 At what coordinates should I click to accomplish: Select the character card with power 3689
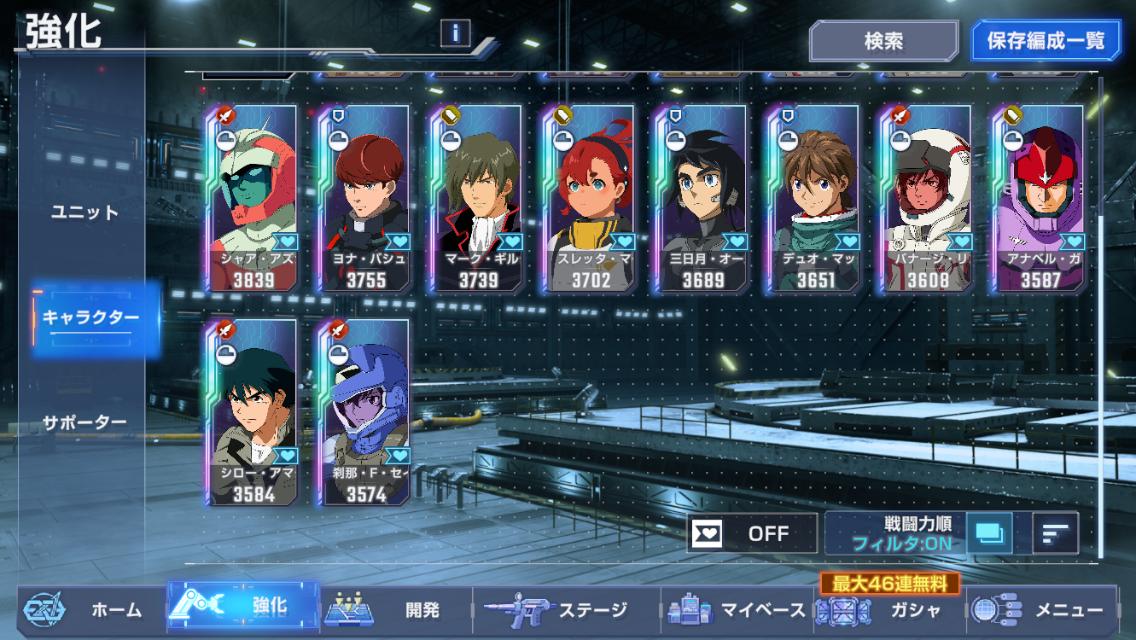tap(703, 198)
